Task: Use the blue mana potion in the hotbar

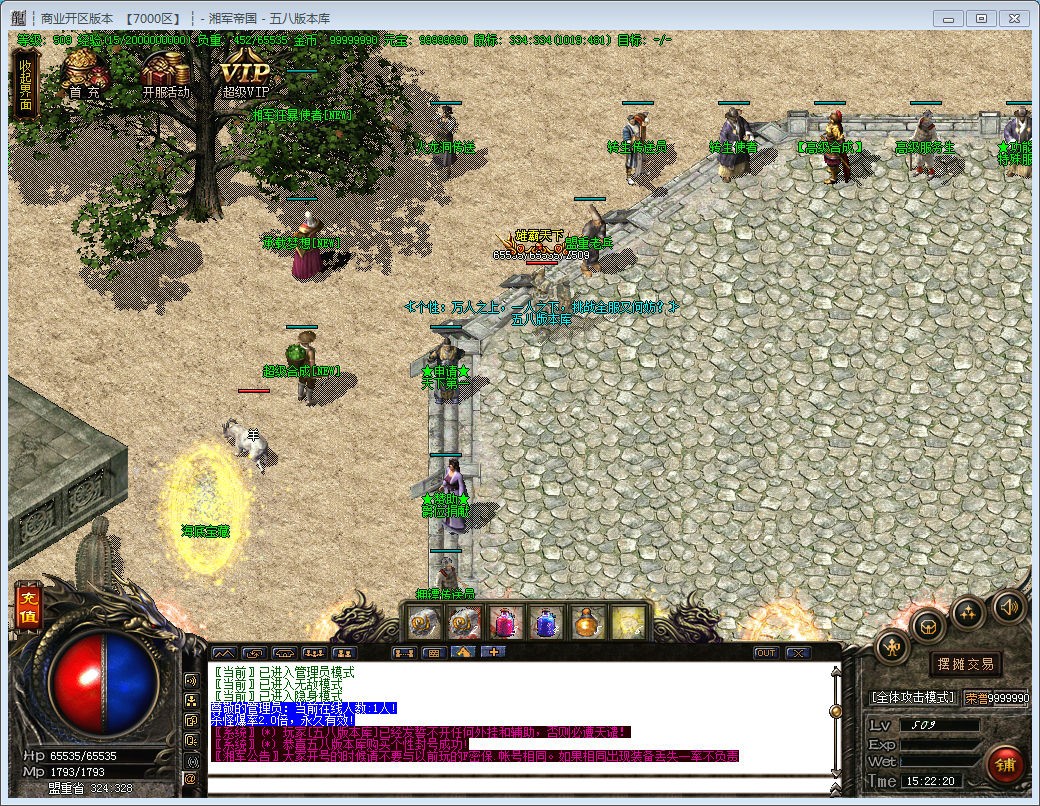Action: [546, 623]
